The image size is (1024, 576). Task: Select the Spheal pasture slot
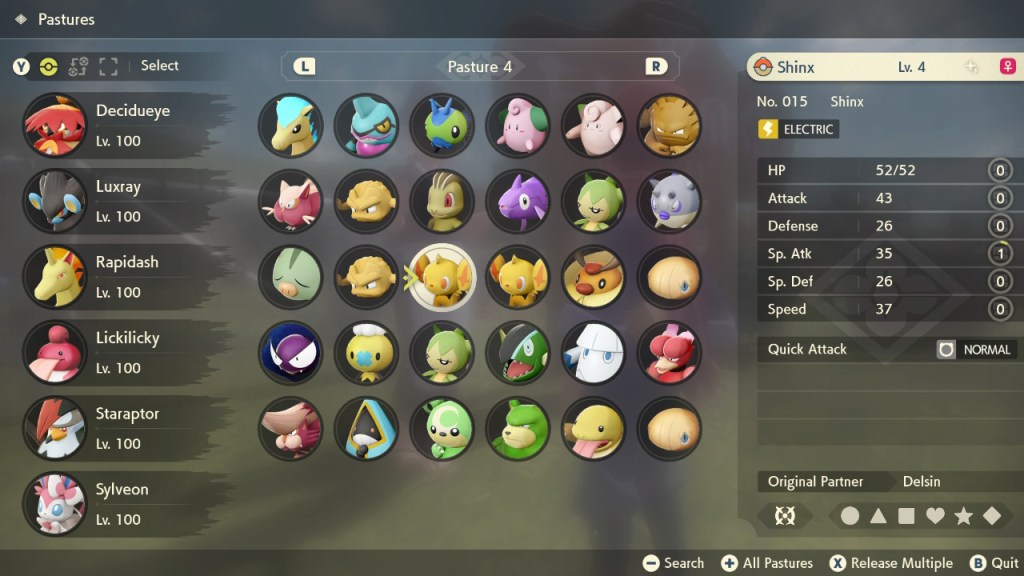(669, 201)
